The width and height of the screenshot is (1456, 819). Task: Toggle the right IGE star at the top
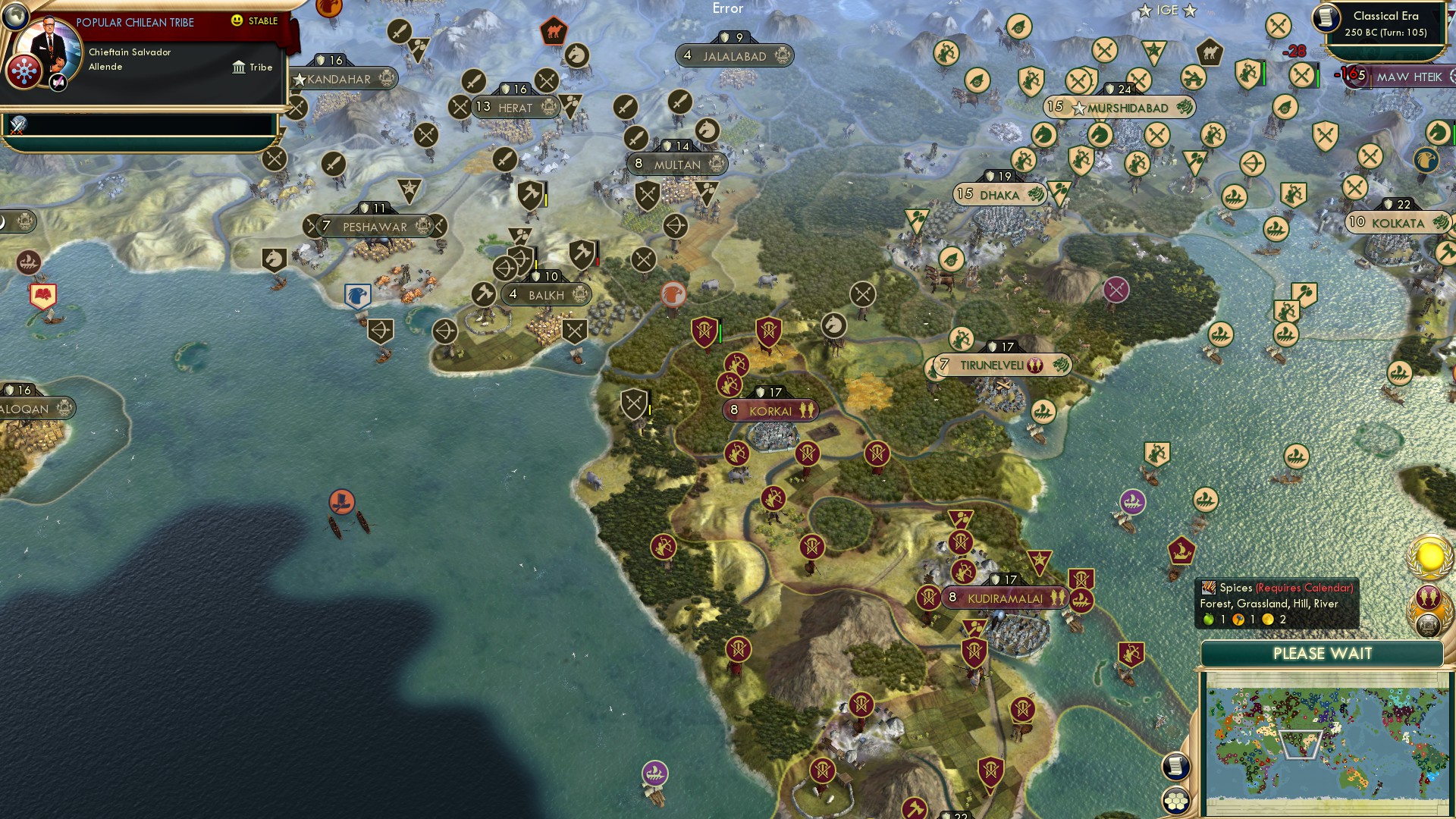coord(1191,10)
